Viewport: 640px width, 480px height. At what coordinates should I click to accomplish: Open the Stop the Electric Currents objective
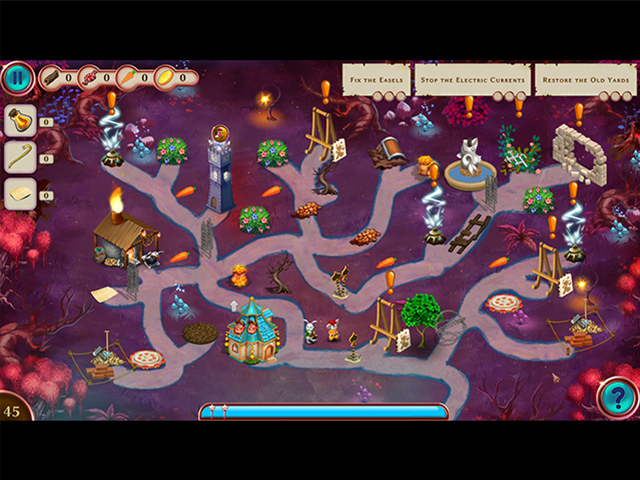472,79
